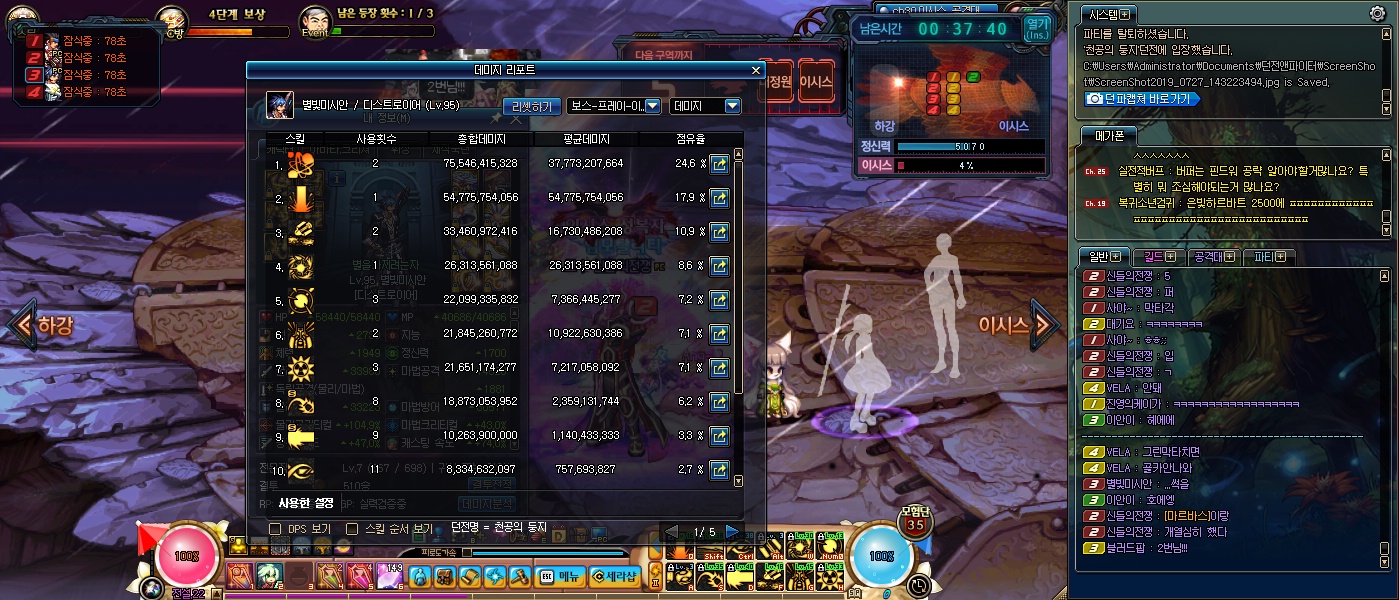The image size is (1399, 600).
Task: Share the first skill's damage row
Action: tap(718, 164)
